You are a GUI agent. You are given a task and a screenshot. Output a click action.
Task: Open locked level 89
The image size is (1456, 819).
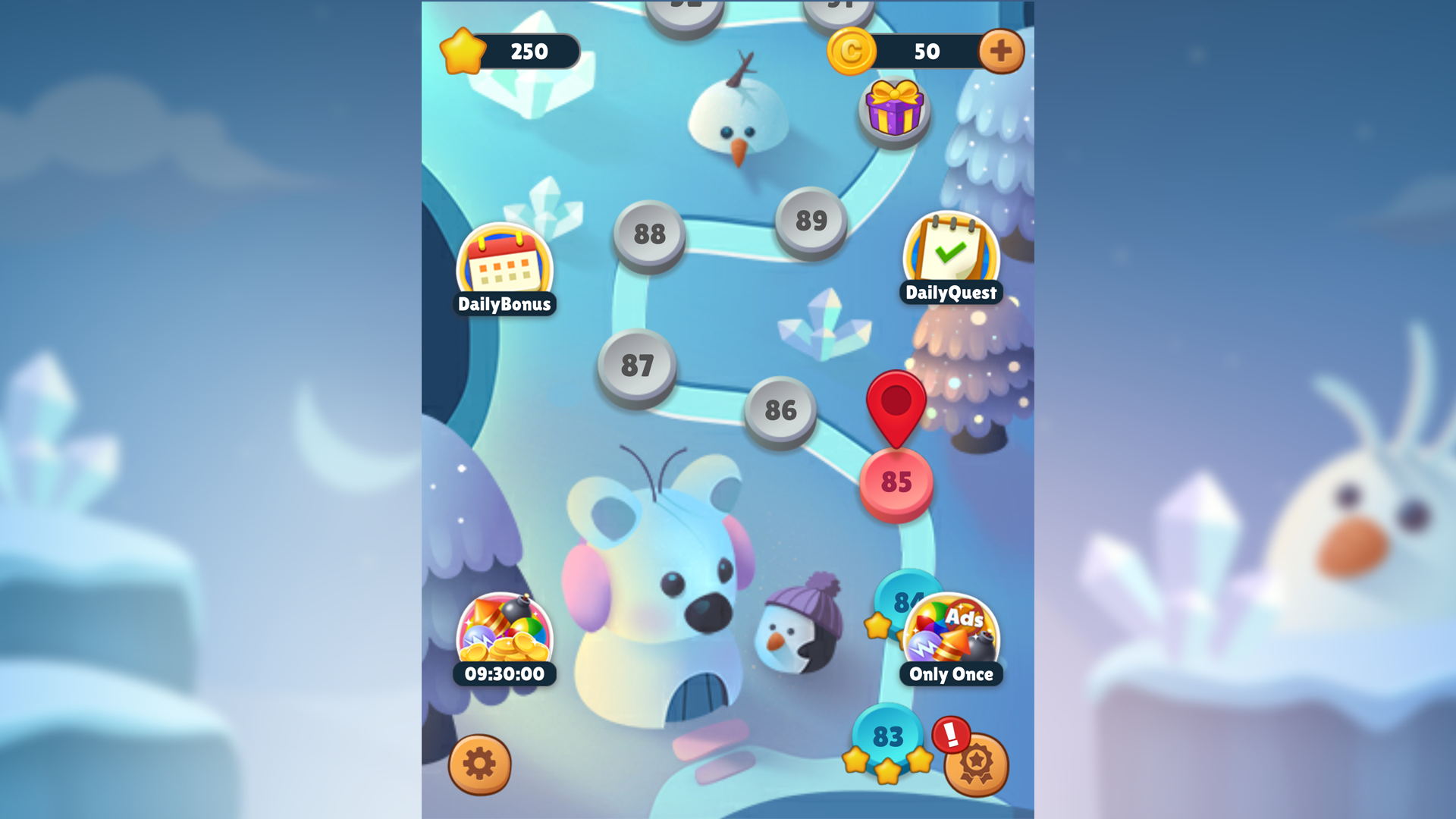coord(811,220)
